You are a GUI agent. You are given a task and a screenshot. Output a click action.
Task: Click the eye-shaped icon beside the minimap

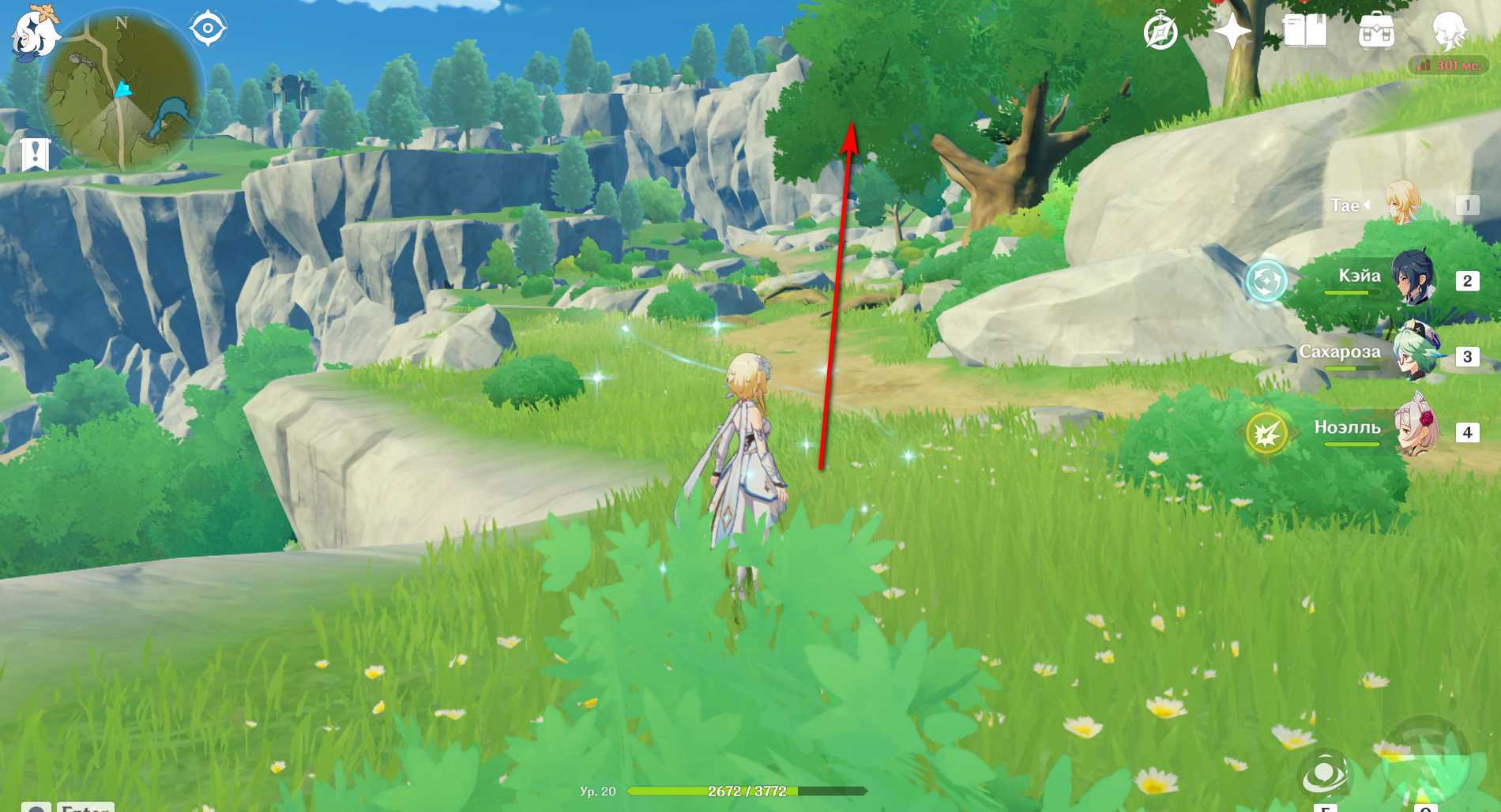click(x=208, y=29)
